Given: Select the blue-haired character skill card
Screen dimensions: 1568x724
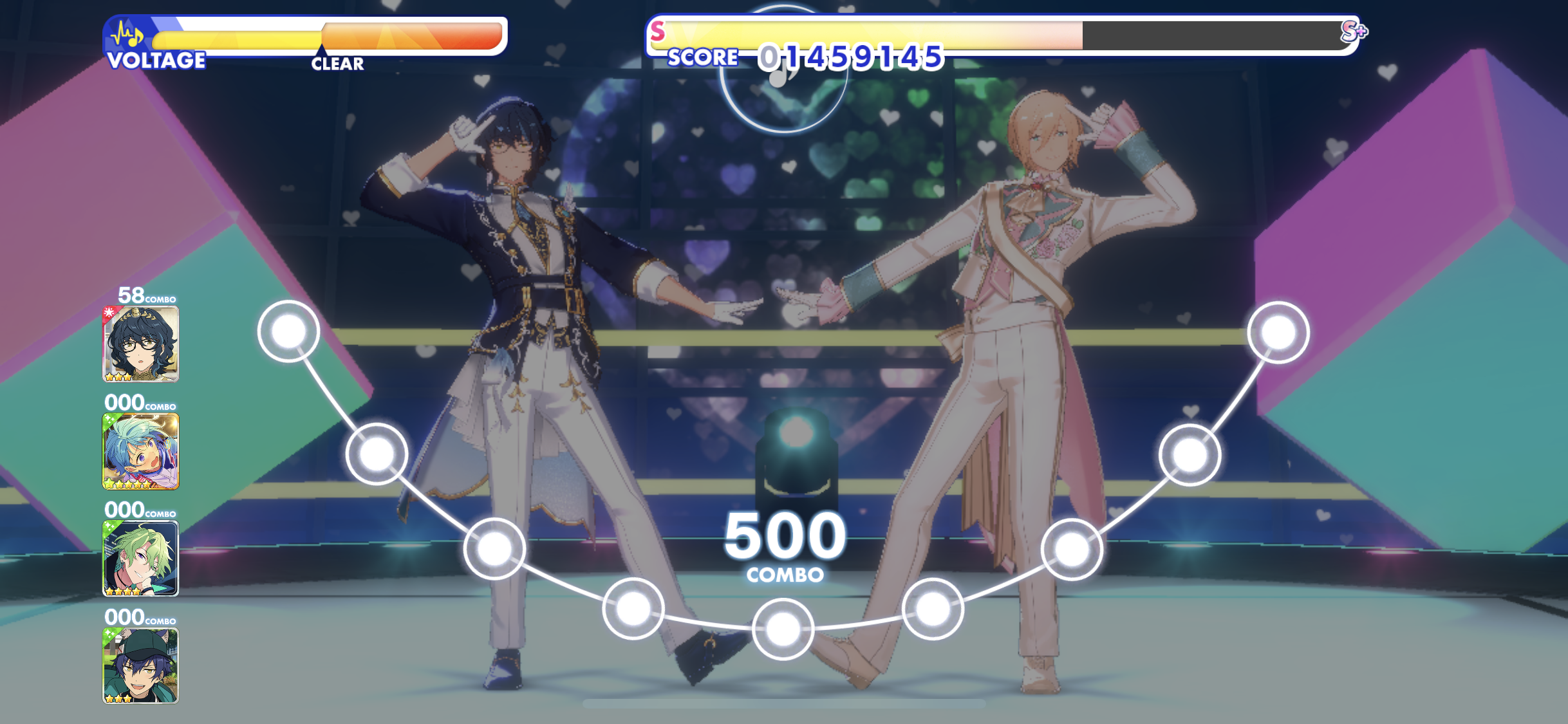Looking at the screenshot, I should 140,451.
